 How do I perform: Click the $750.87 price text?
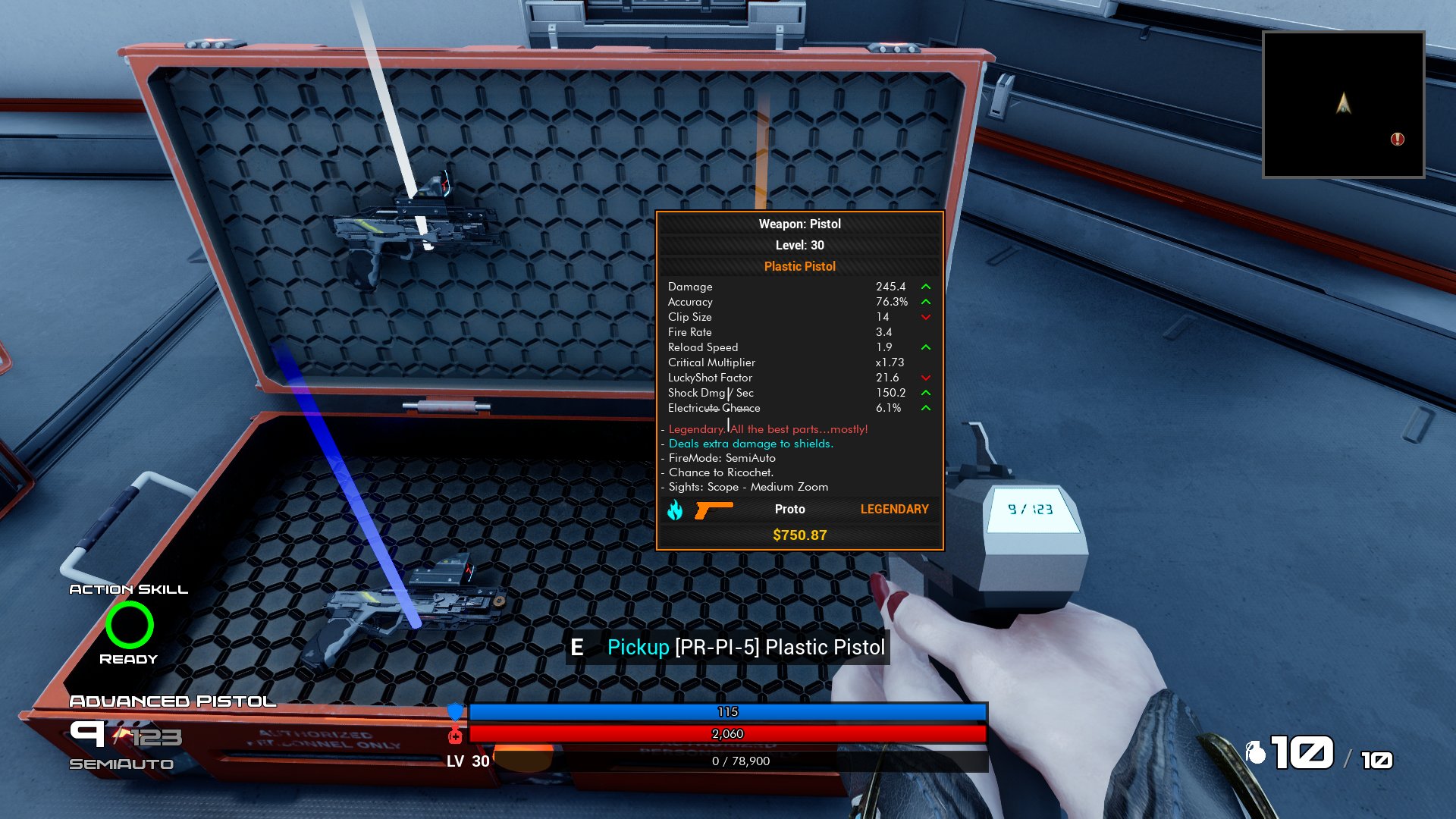point(799,535)
